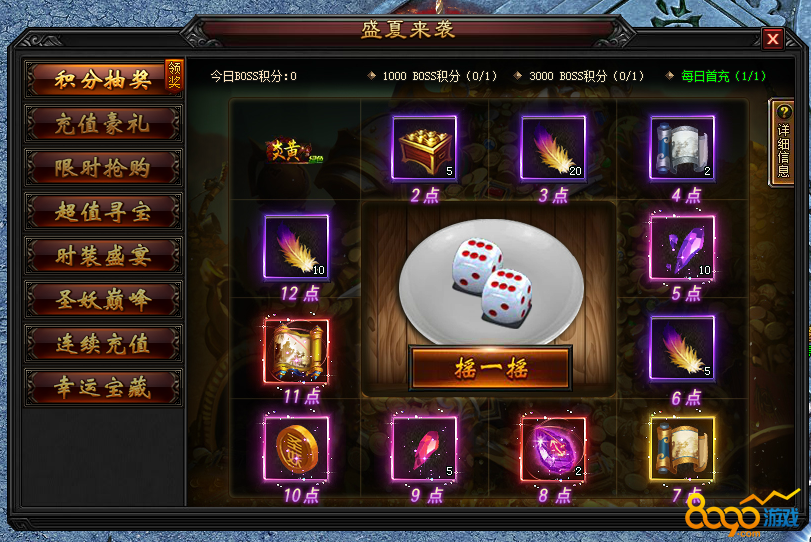Pick the purple crystal 5点 reward
Viewport: 811px width, 542px height.
(682, 246)
